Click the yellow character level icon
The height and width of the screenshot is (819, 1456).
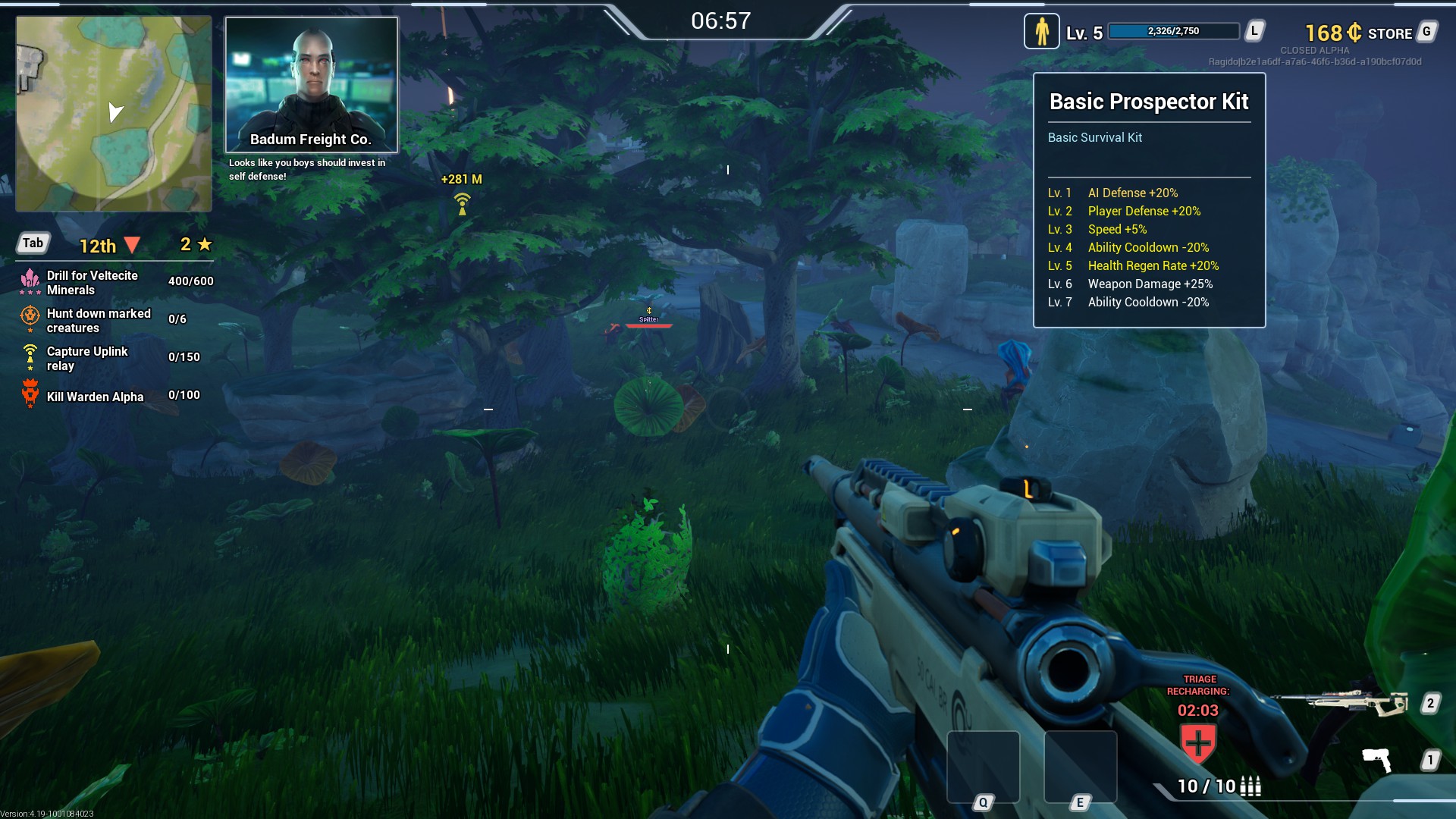(x=1041, y=32)
